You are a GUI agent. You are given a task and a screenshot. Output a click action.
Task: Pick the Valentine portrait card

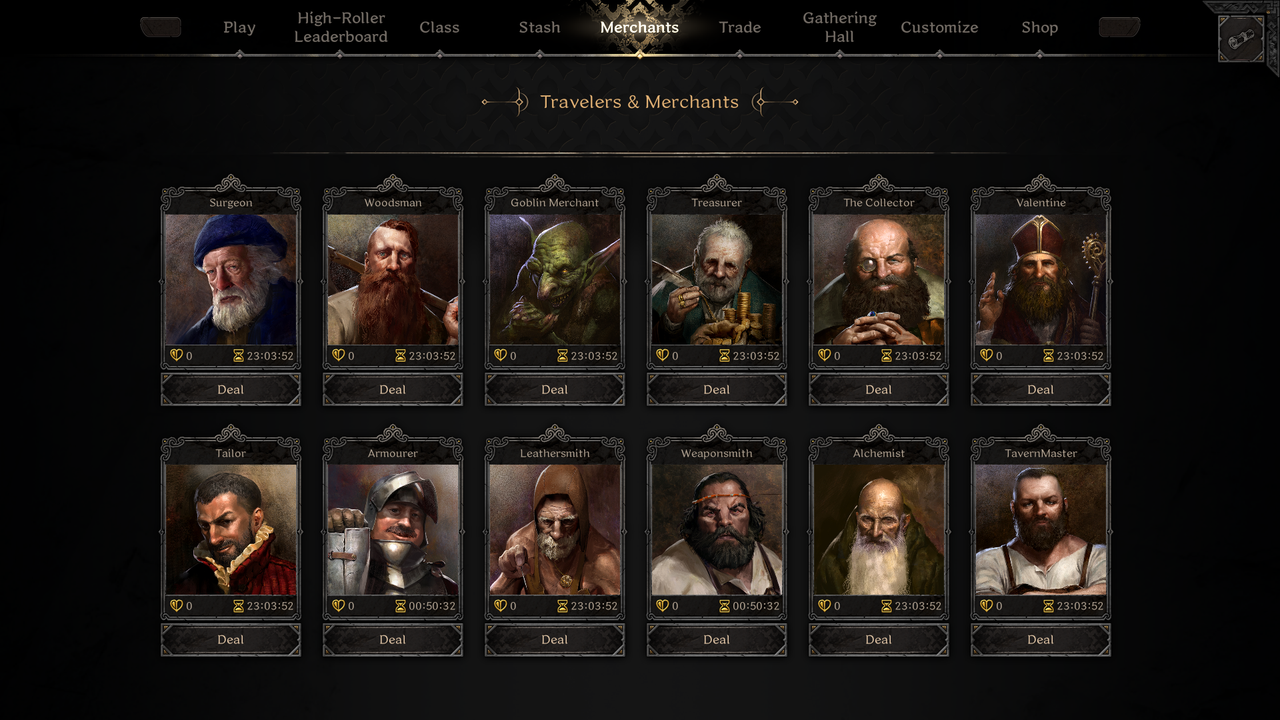pyautogui.click(x=1041, y=279)
